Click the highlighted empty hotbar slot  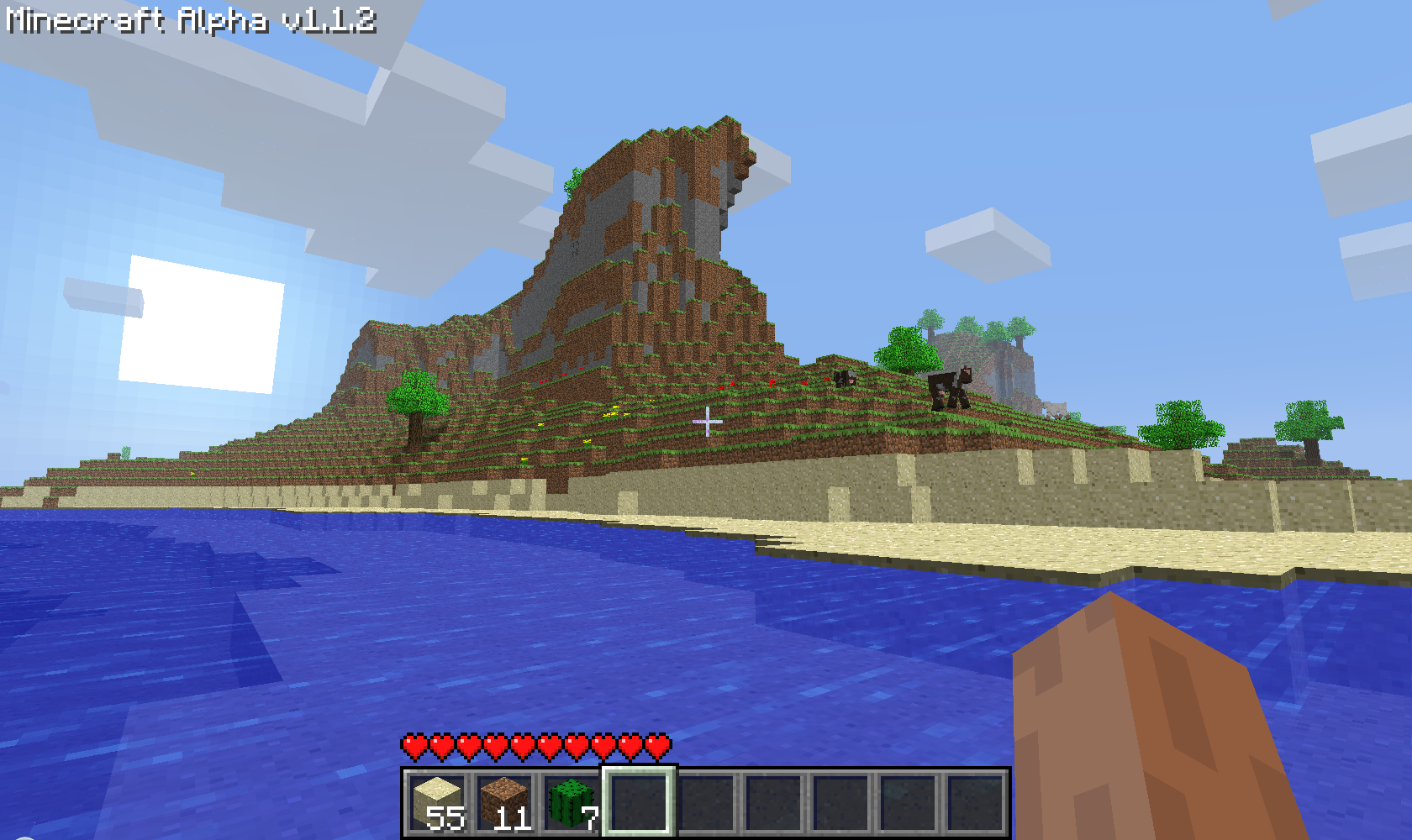pyautogui.click(x=639, y=802)
